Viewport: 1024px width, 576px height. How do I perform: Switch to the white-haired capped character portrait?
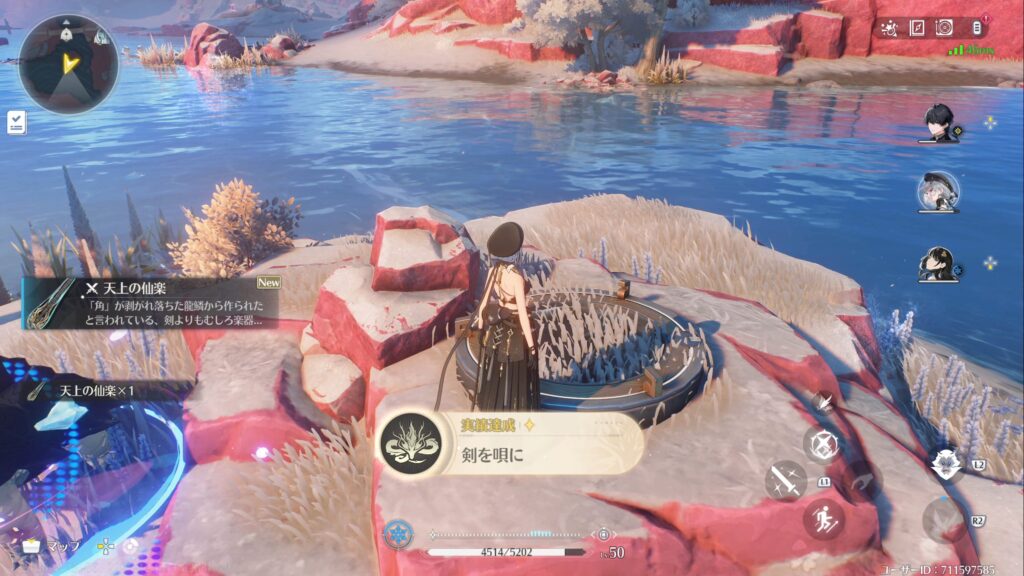pyautogui.click(x=939, y=192)
